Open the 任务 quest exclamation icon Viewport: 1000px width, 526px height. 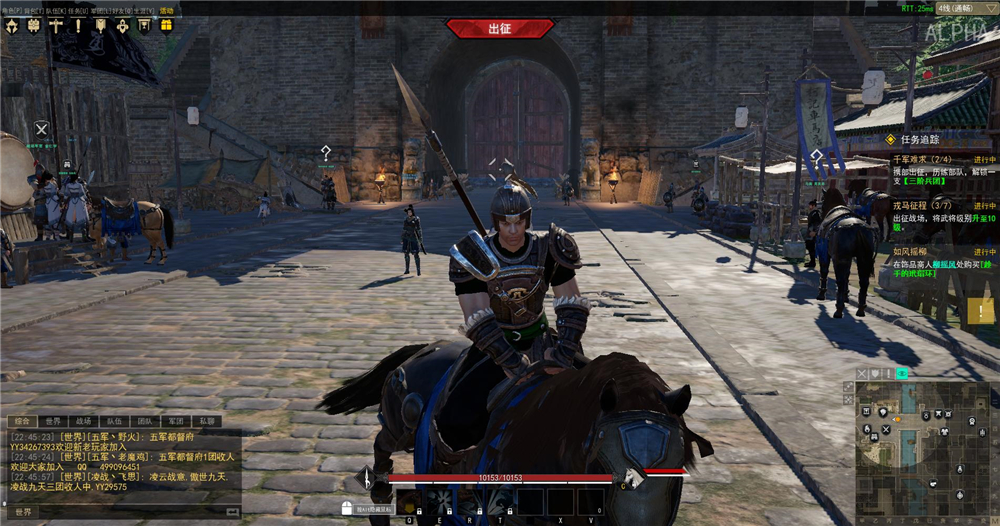coord(77,25)
